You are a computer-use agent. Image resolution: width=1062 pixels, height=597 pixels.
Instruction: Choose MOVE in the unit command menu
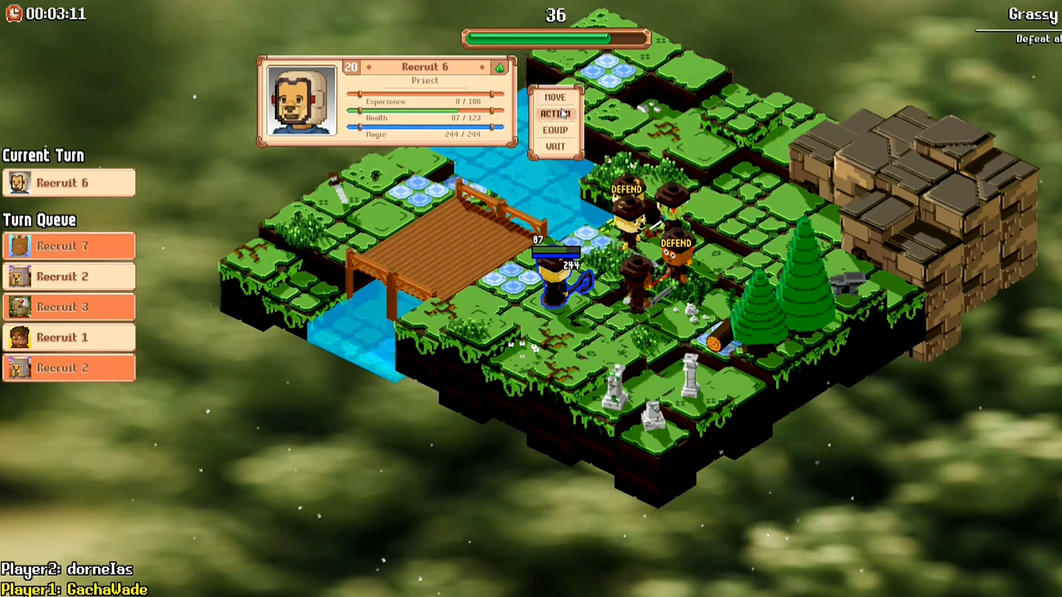click(555, 98)
